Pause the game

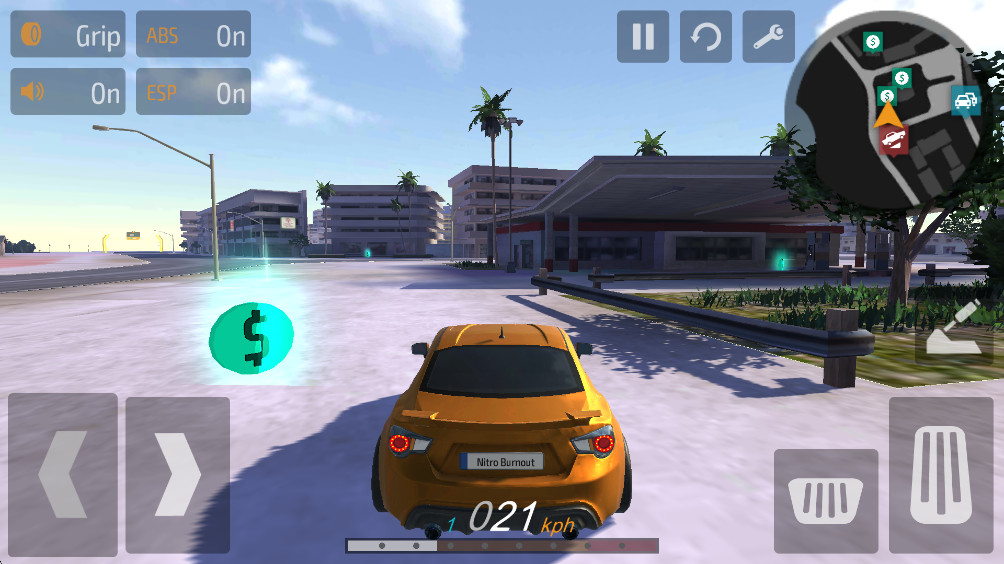coord(643,37)
